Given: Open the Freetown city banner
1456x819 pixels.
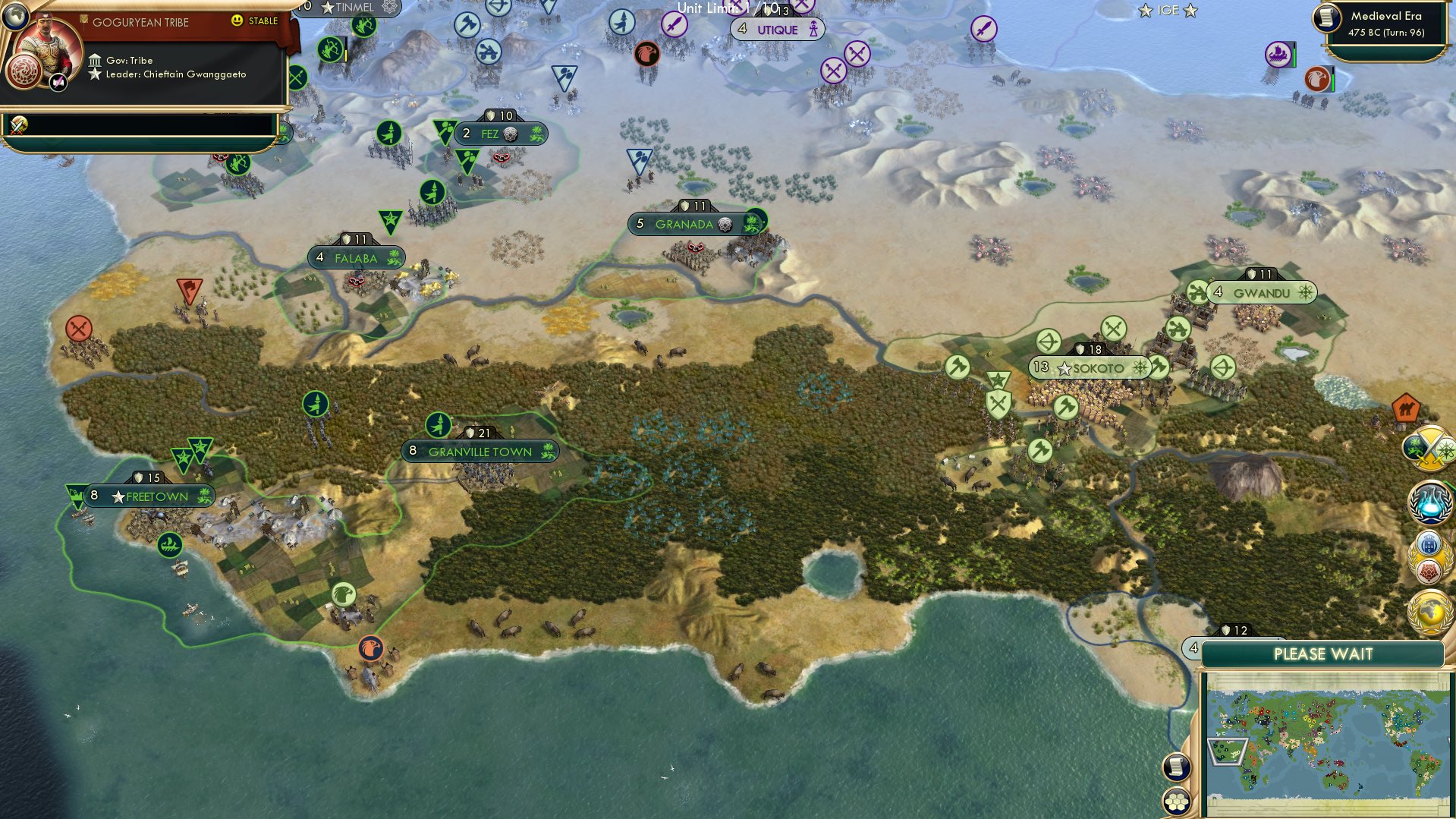Looking at the screenshot, I should 153,496.
